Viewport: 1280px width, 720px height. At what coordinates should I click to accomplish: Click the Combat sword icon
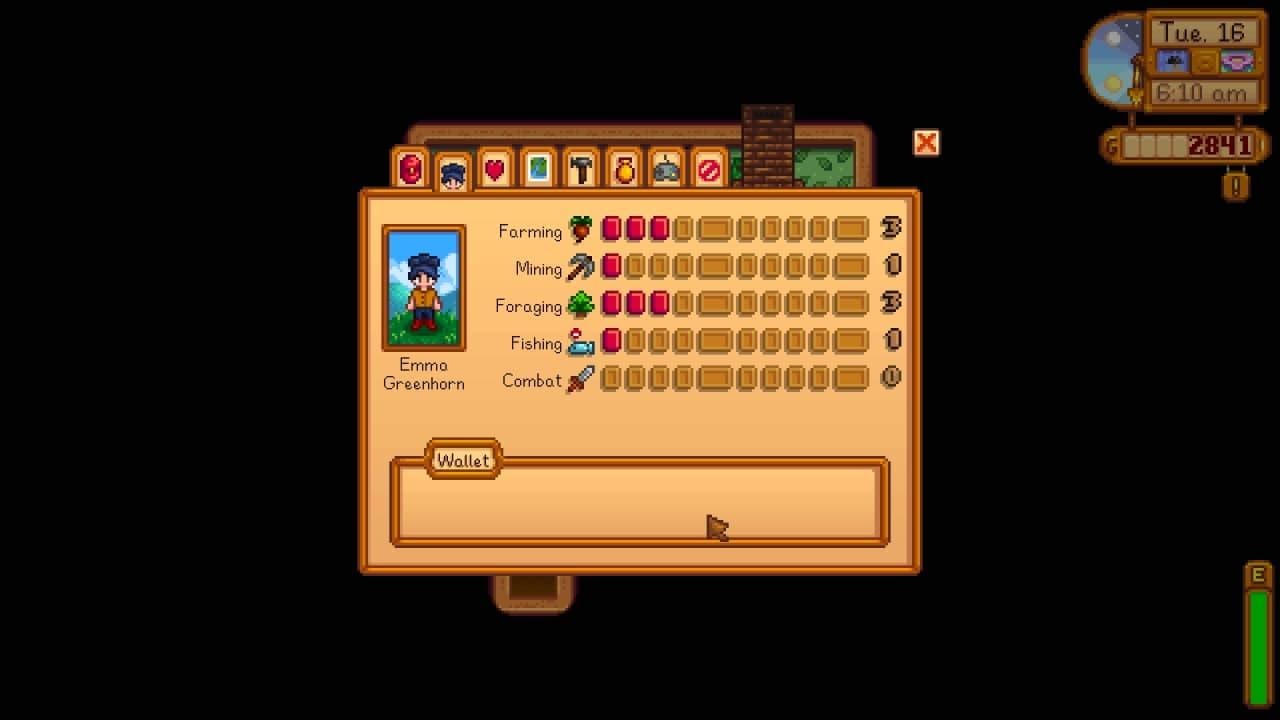(x=580, y=379)
